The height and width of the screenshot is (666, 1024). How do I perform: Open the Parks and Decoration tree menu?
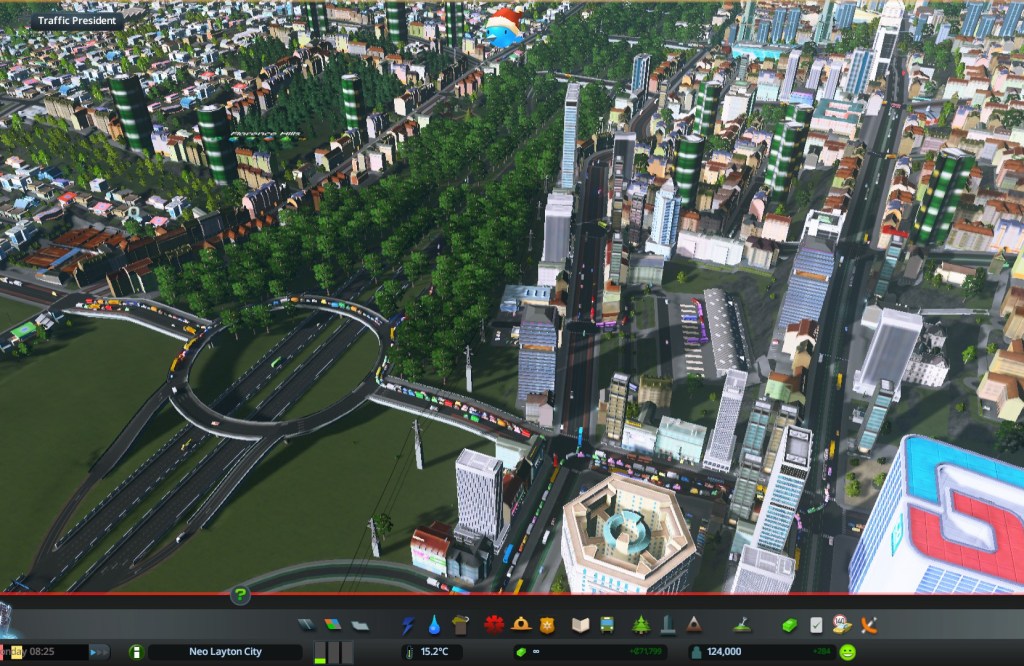pos(641,625)
